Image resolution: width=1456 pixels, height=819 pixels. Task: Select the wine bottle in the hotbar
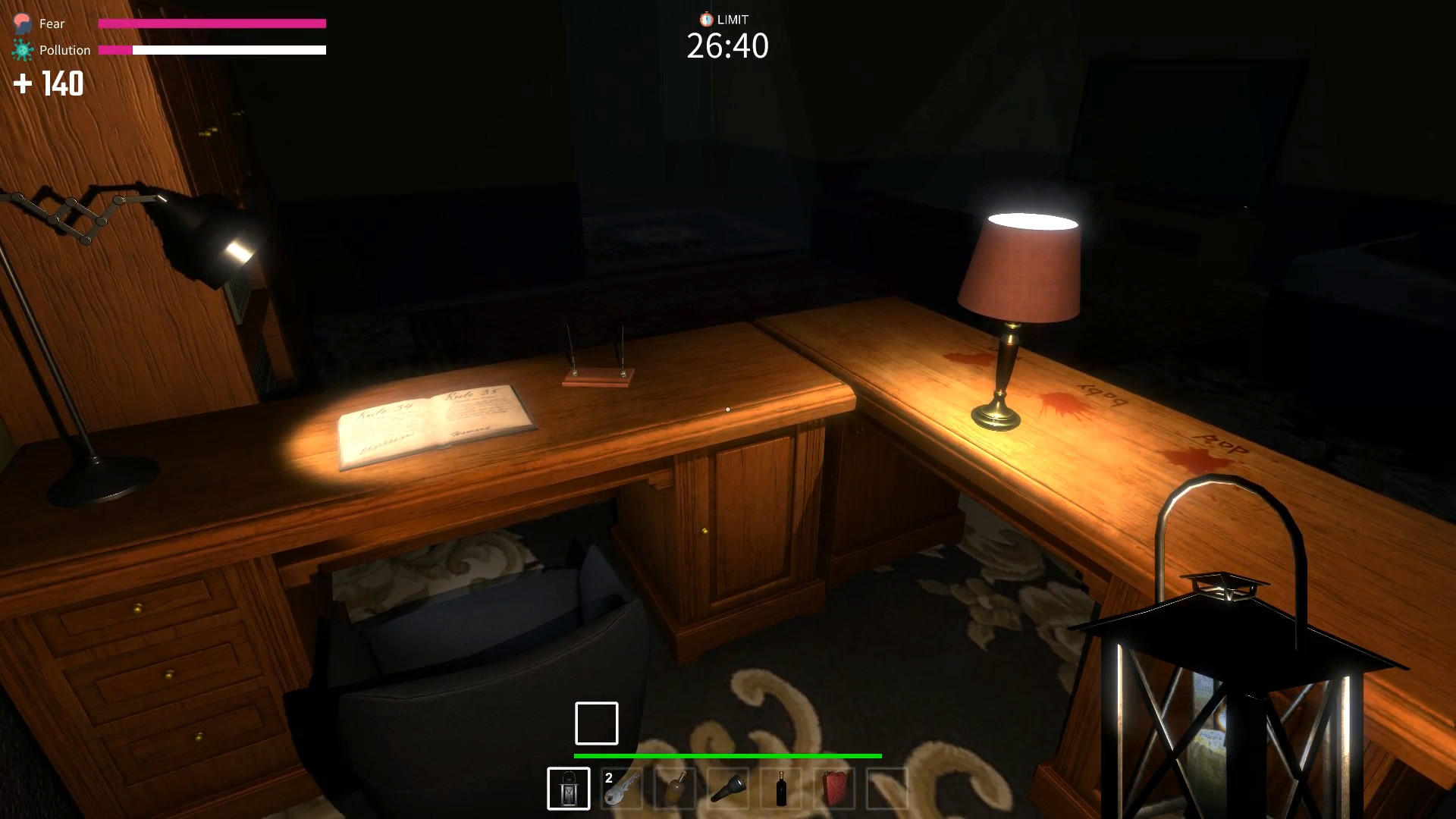(x=782, y=790)
